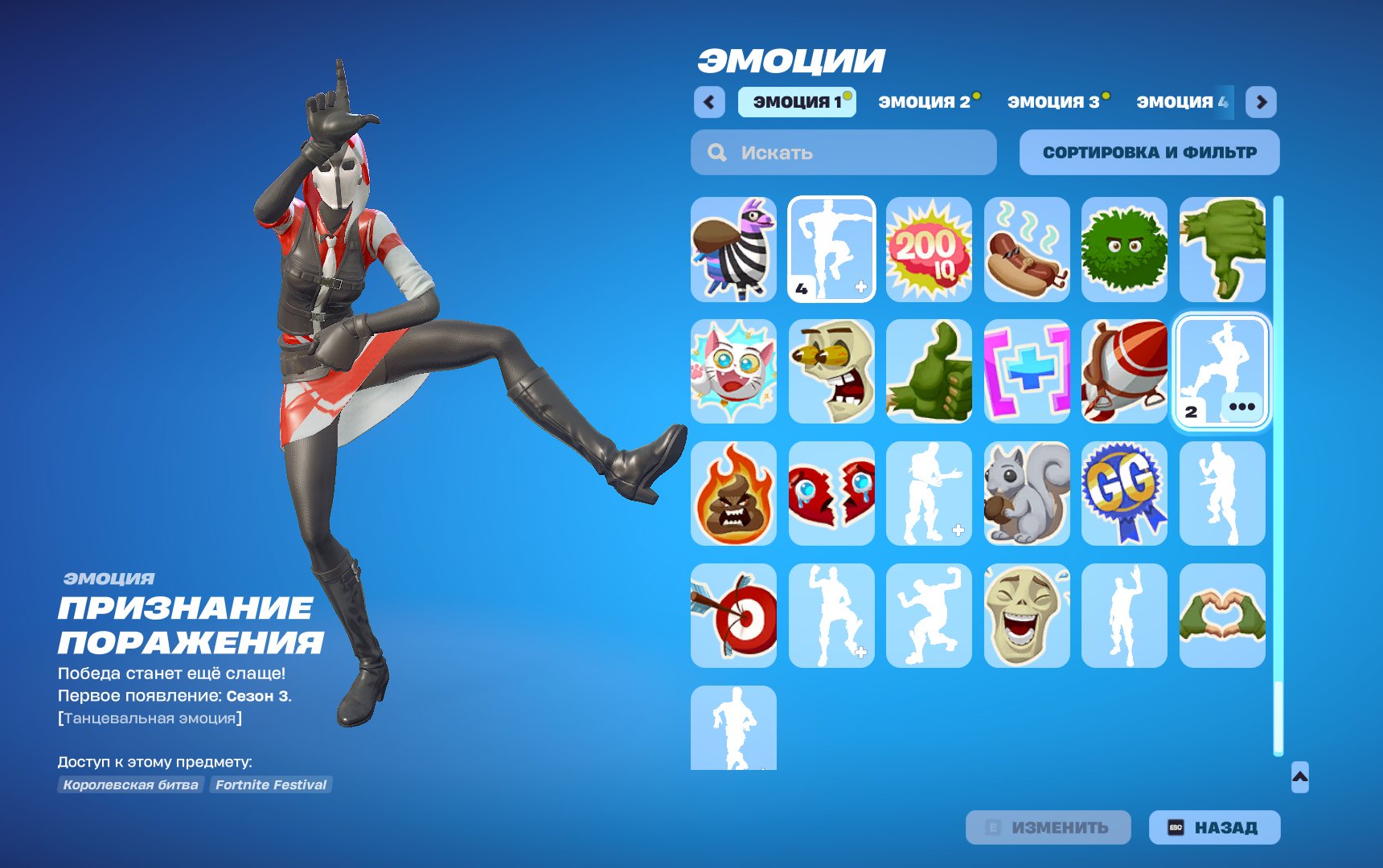Select the excited cat emoticon
The width and height of the screenshot is (1383, 868).
pos(733,371)
